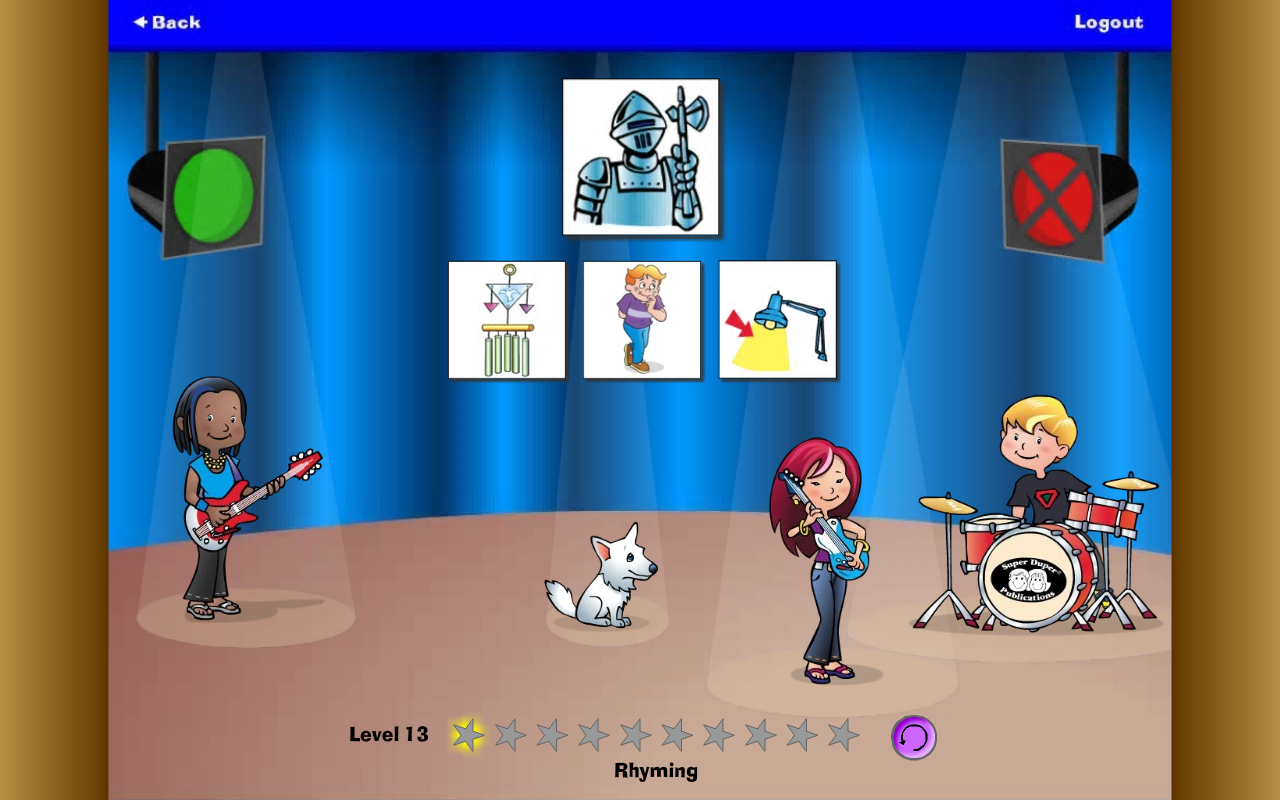Choose the wind chimes answer card
Screen dimensions: 1280x800
click(x=506, y=319)
